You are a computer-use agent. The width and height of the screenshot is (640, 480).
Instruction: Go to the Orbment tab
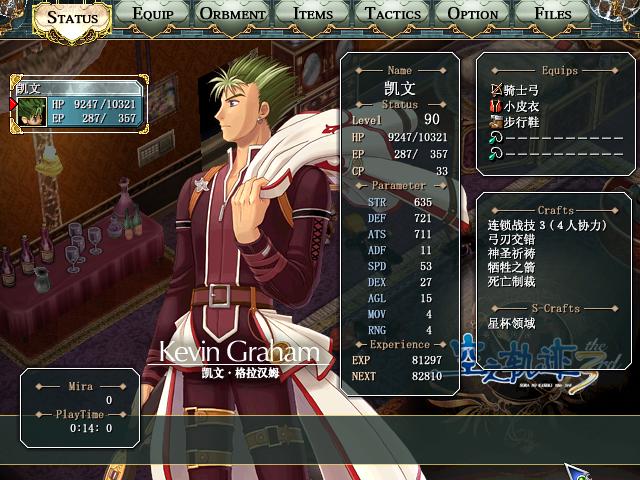coord(231,14)
